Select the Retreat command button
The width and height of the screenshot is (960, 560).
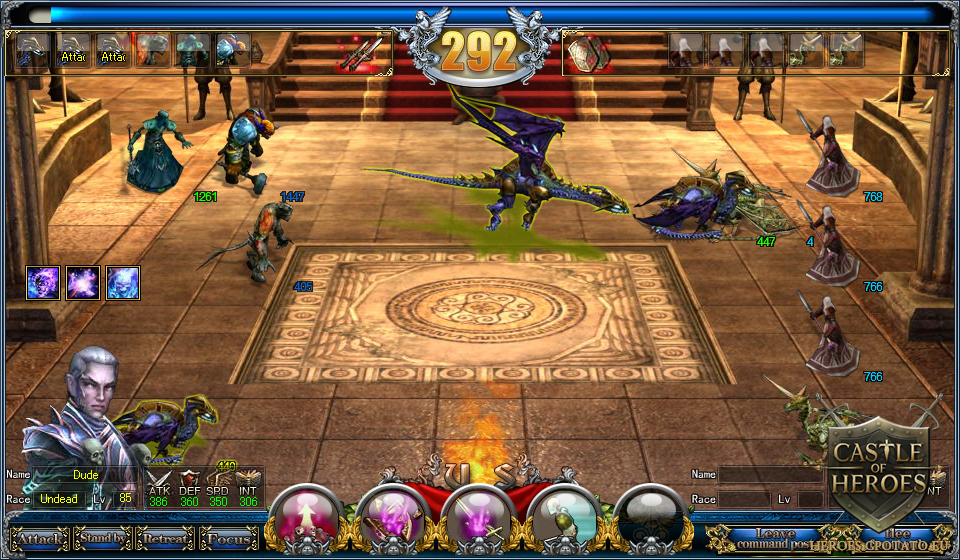[x=165, y=540]
